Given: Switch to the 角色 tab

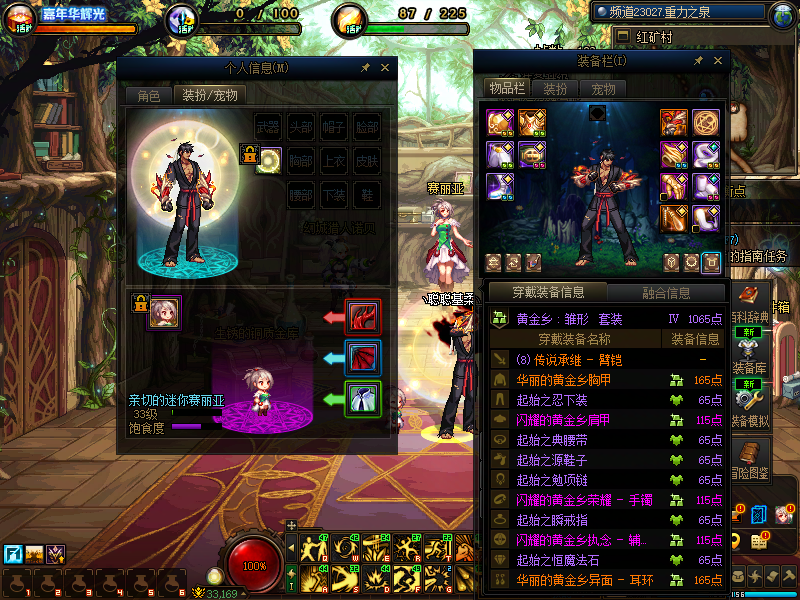Looking at the screenshot, I should [148, 95].
